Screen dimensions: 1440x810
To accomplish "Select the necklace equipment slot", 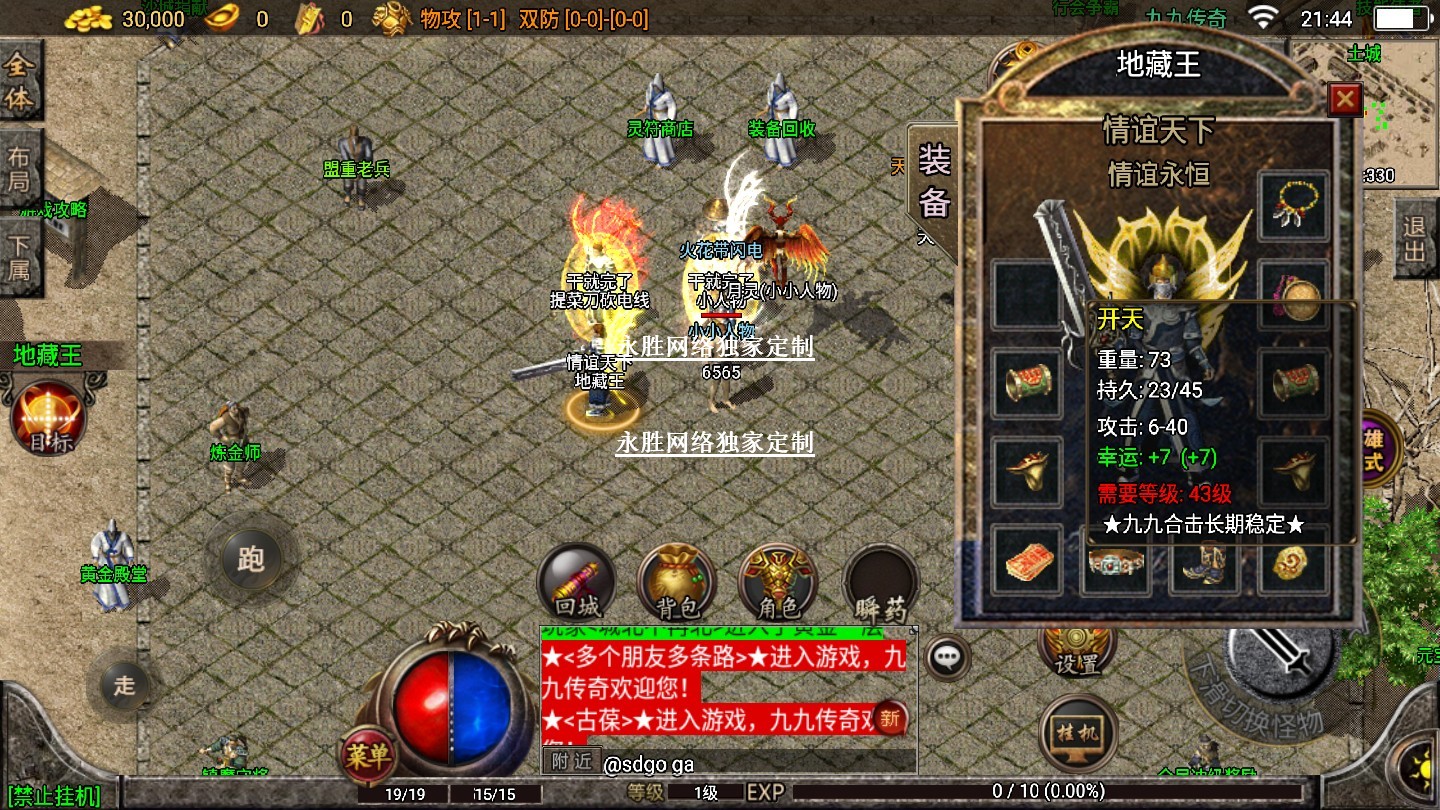I will (1294, 206).
